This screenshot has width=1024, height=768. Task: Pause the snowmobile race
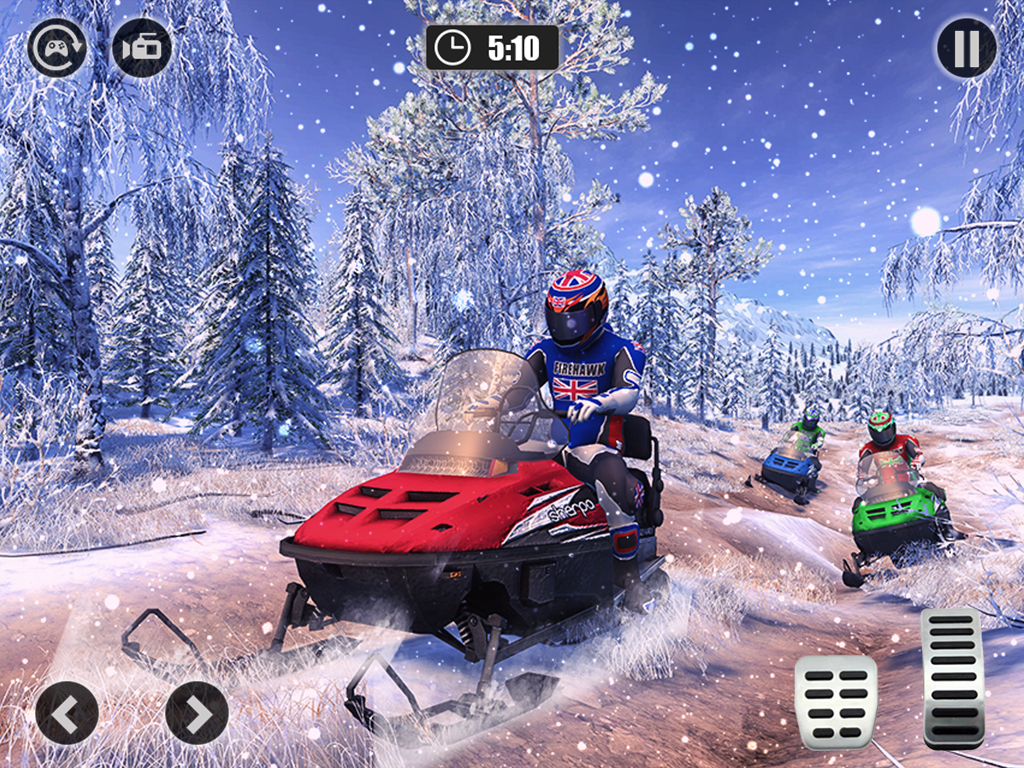point(966,48)
